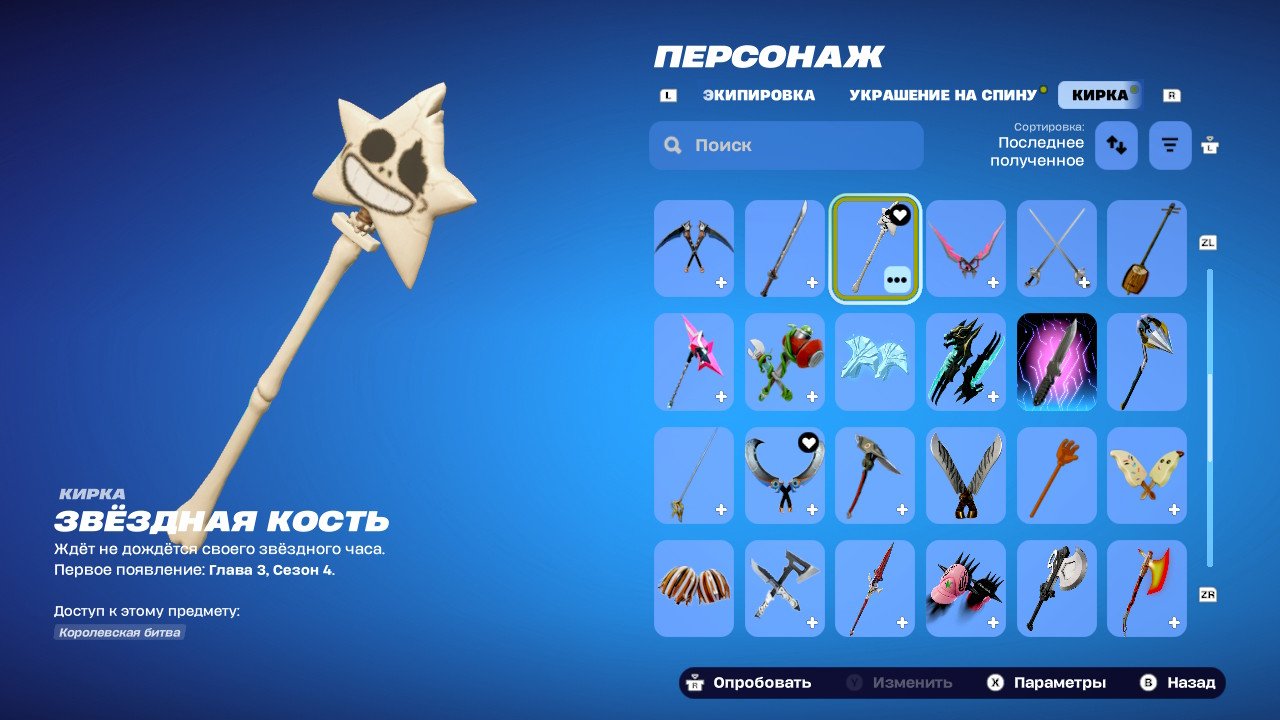Click inside the Поиск search field
Viewport: 1280px width, 720px height.
[x=785, y=145]
